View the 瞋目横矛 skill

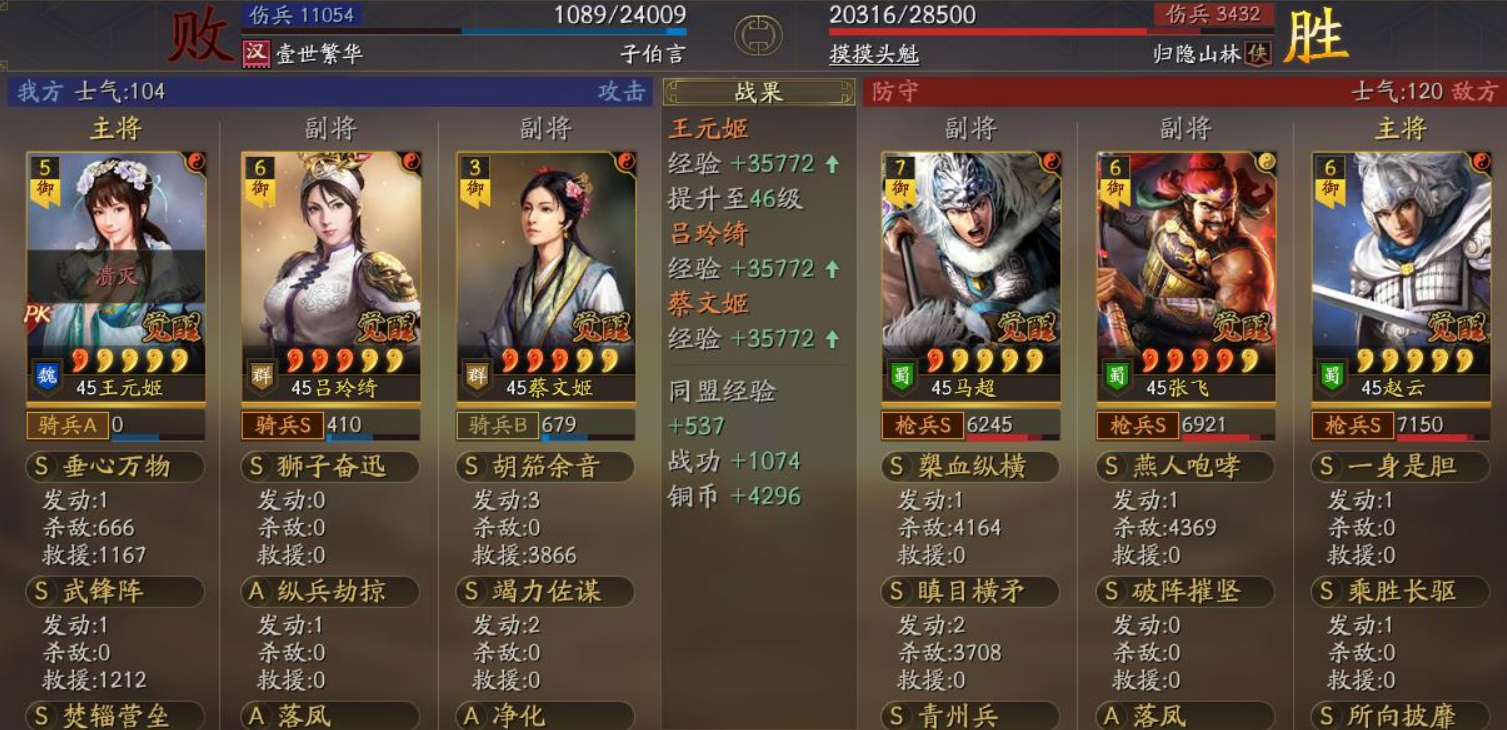(970, 592)
